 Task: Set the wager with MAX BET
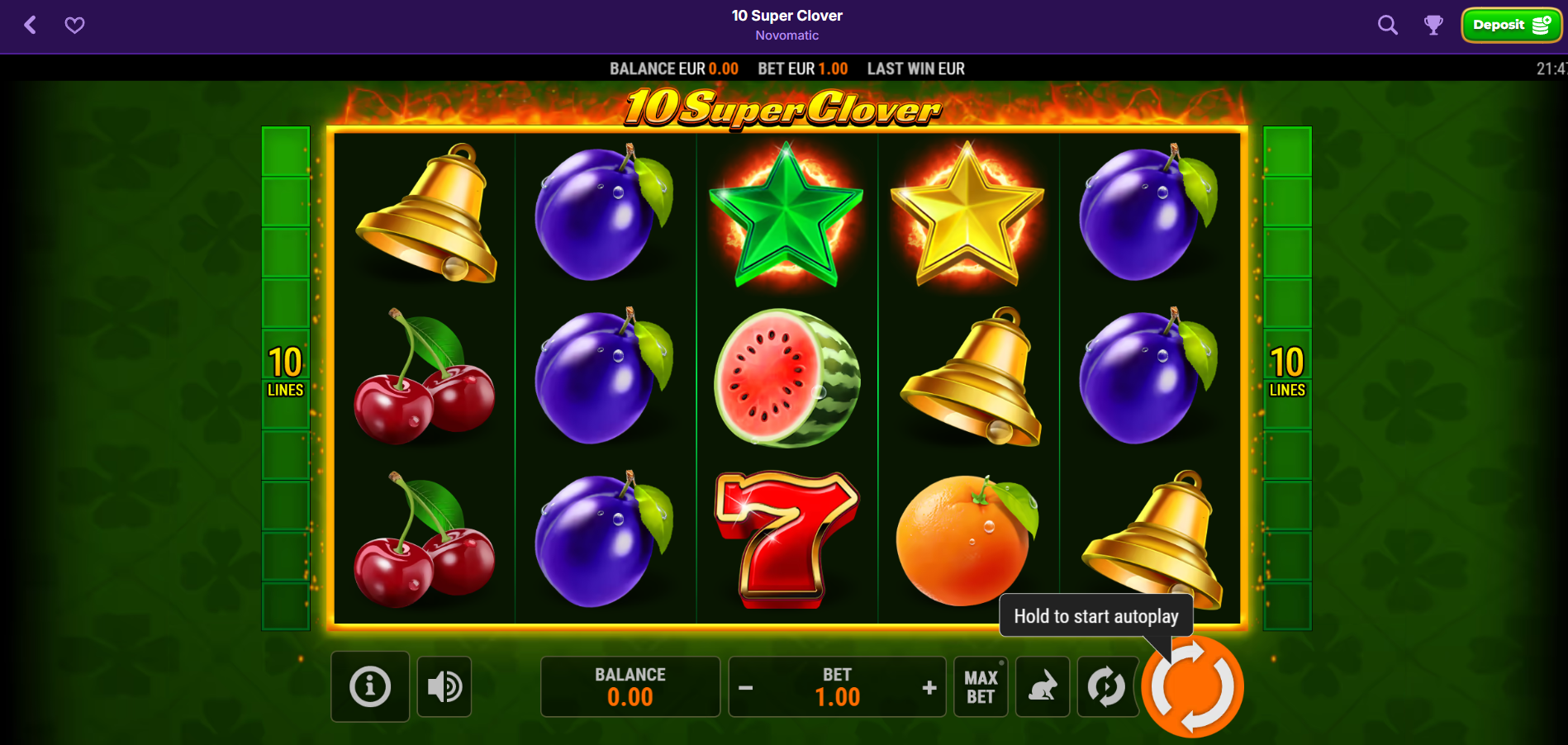981,686
